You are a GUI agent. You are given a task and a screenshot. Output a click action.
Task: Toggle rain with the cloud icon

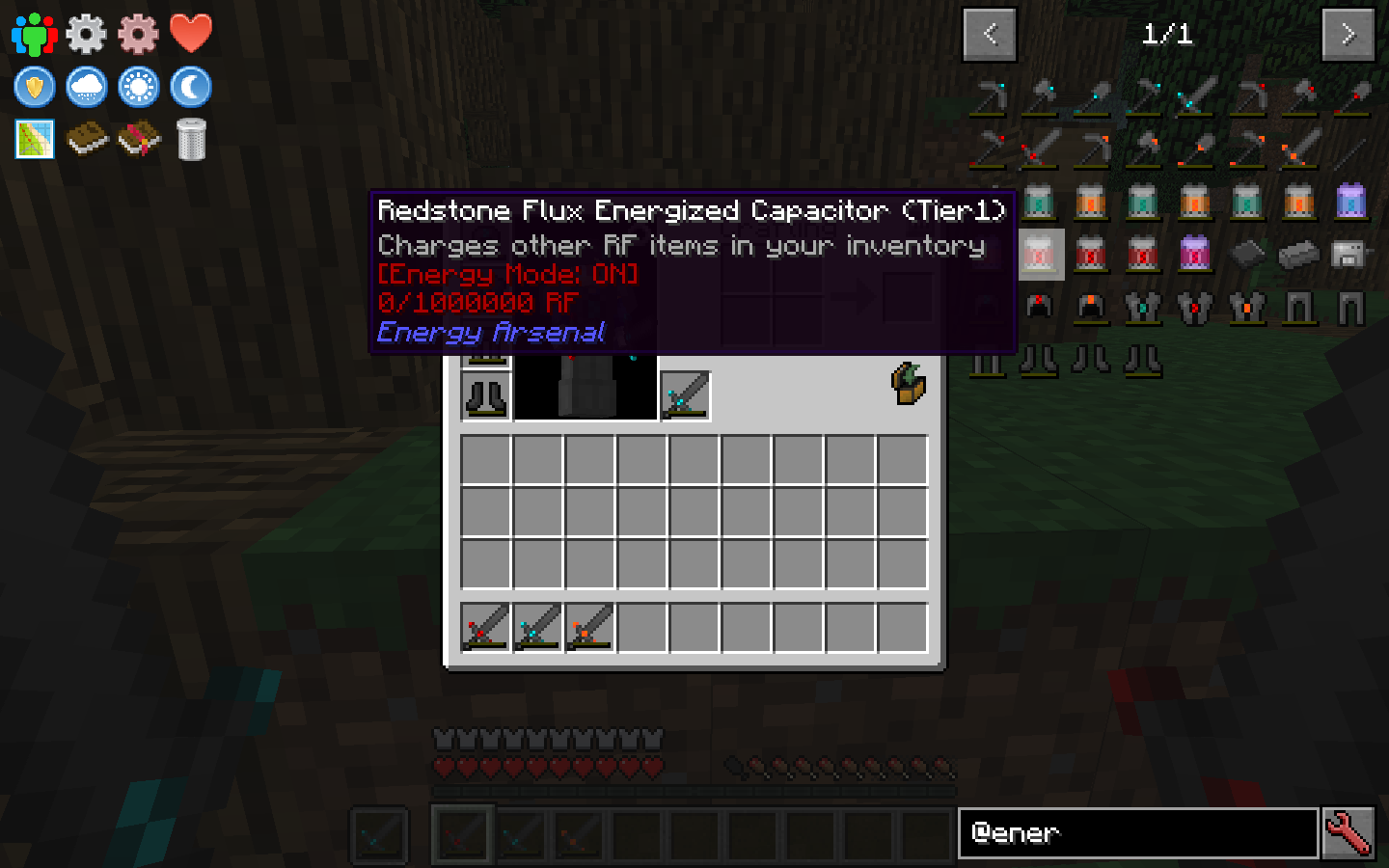[x=86, y=86]
